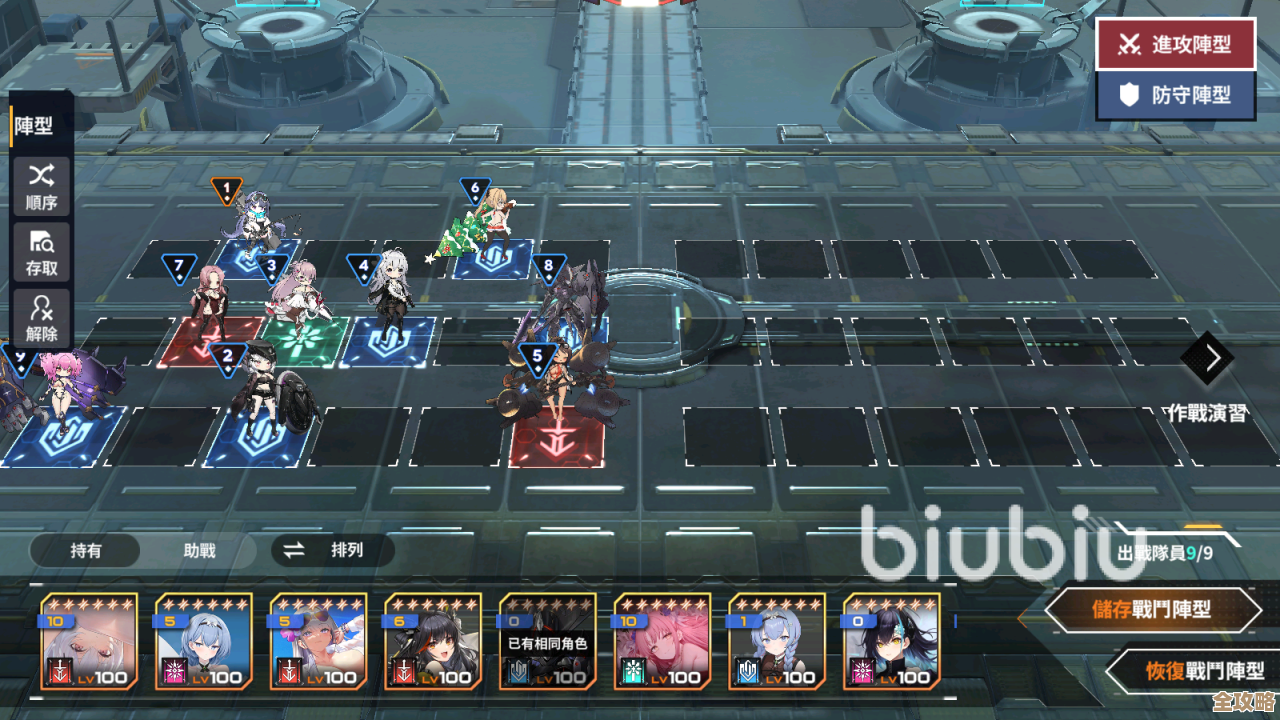Image resolution: width=1280 pixels, height=720 pixels.
Task: Select the 持有 owned characters tab
Action: tap(86, 550)
